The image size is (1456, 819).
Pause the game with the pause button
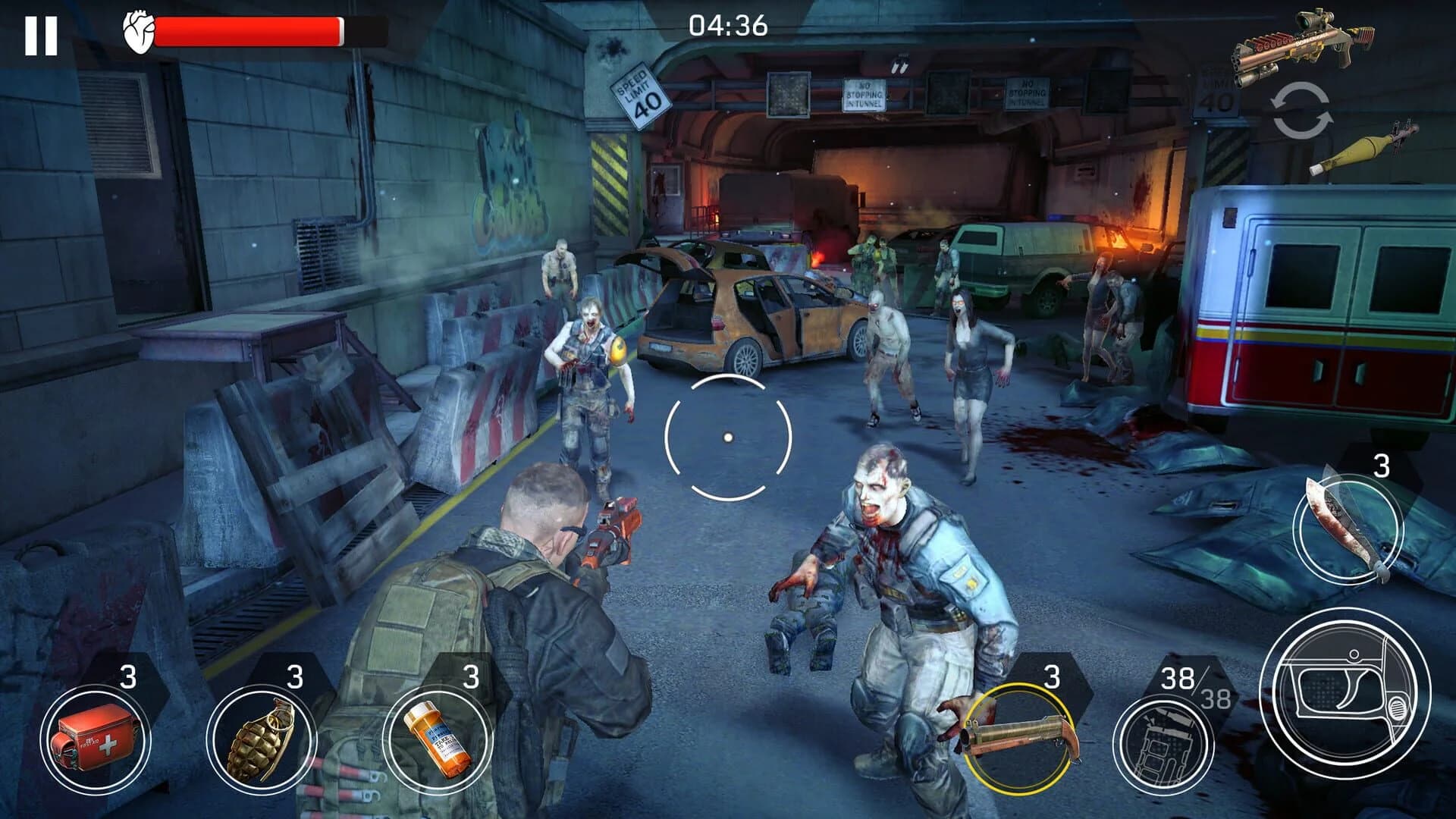43,33
